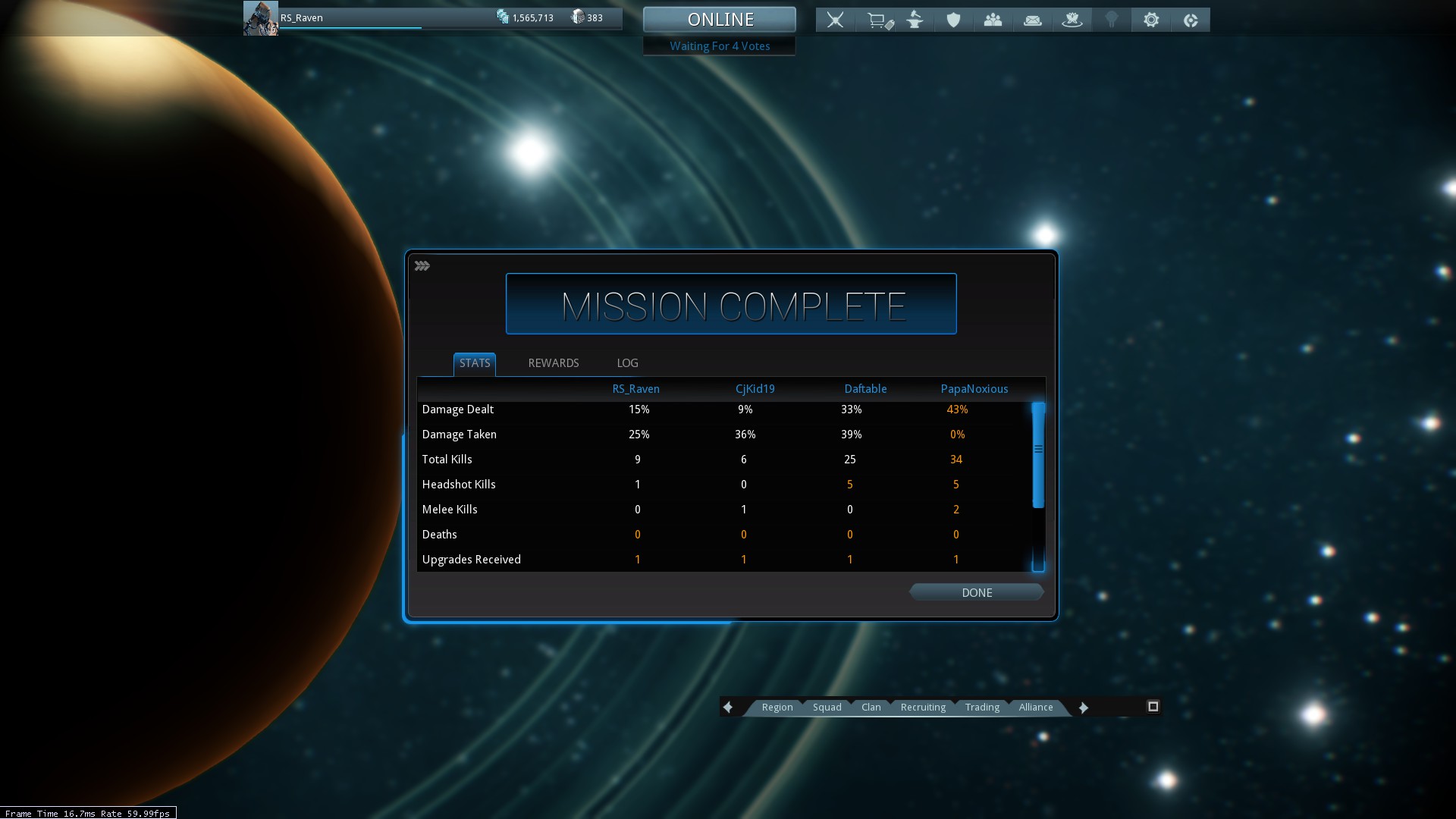Switch to the Trading chat tab
Viewport: 1456px width, 819px height.
click(982, 707)
